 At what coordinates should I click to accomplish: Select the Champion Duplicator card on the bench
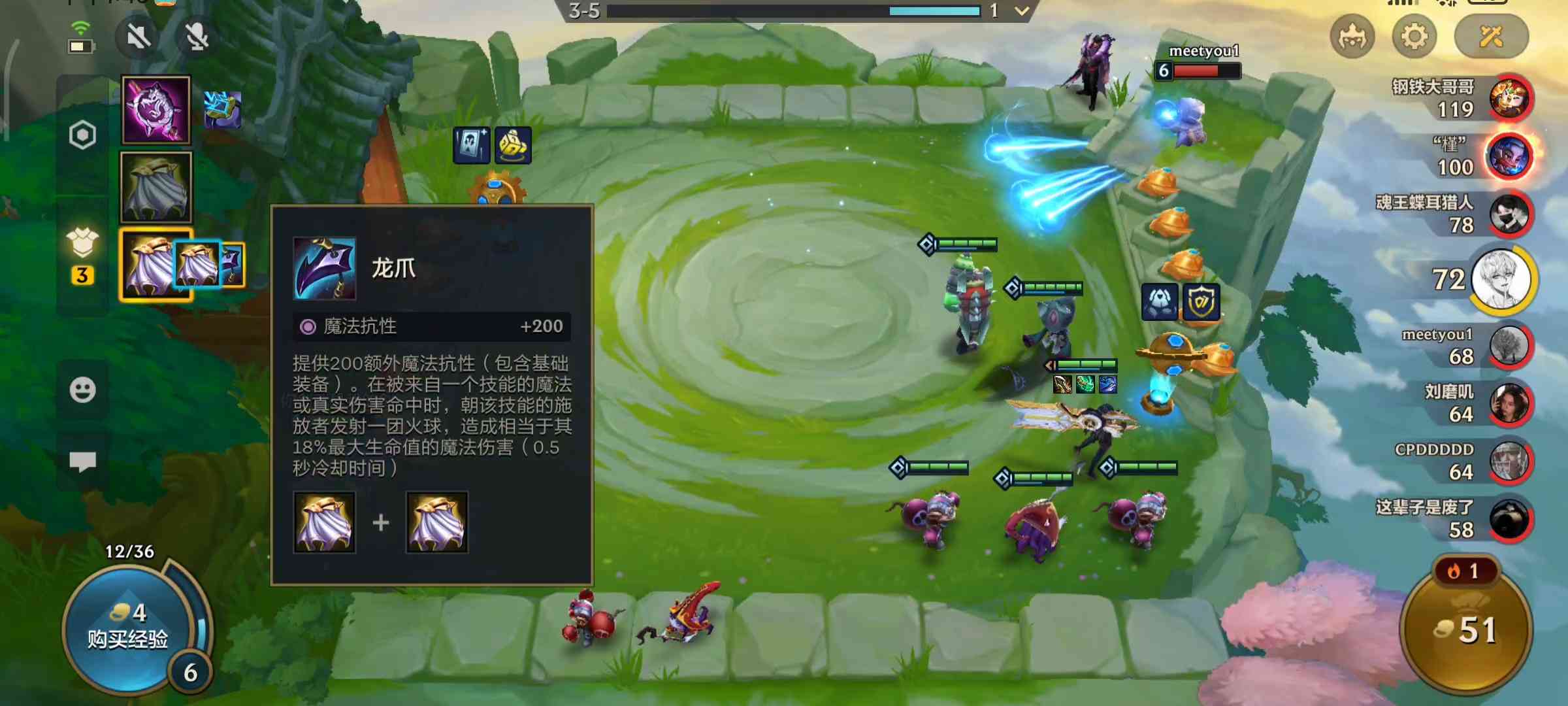coord(472,145)
